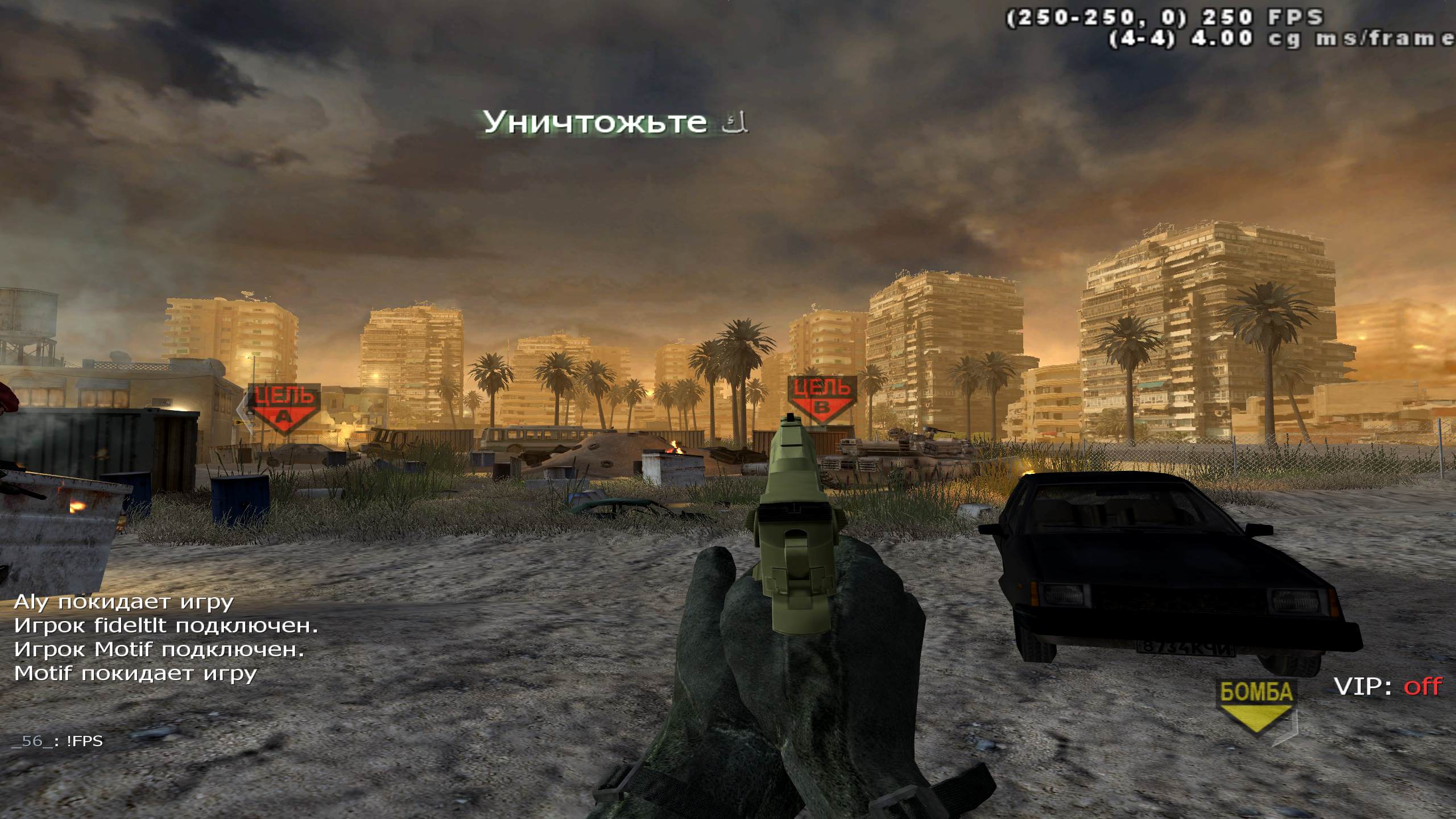Toggle the VIP off indicator
1456x819 pixels.
[x=1388, y=686]
